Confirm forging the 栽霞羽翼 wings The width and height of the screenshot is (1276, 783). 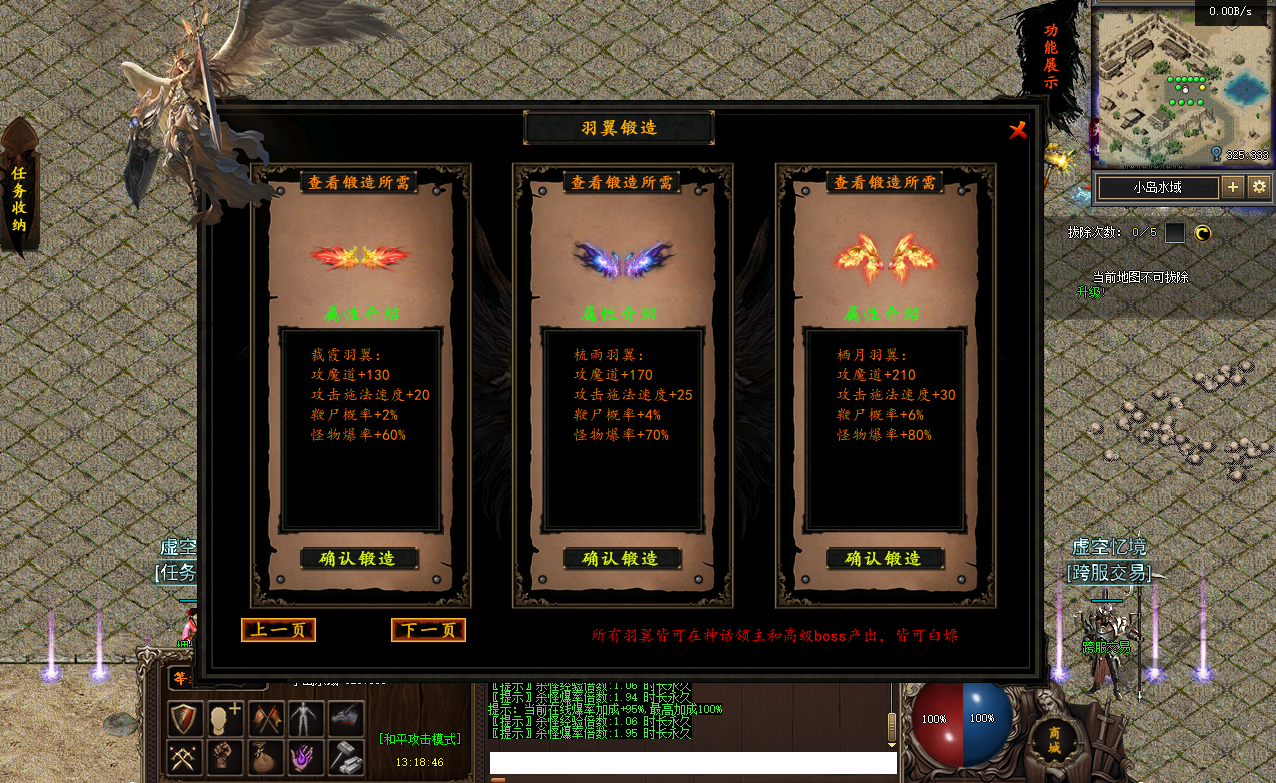359,558
